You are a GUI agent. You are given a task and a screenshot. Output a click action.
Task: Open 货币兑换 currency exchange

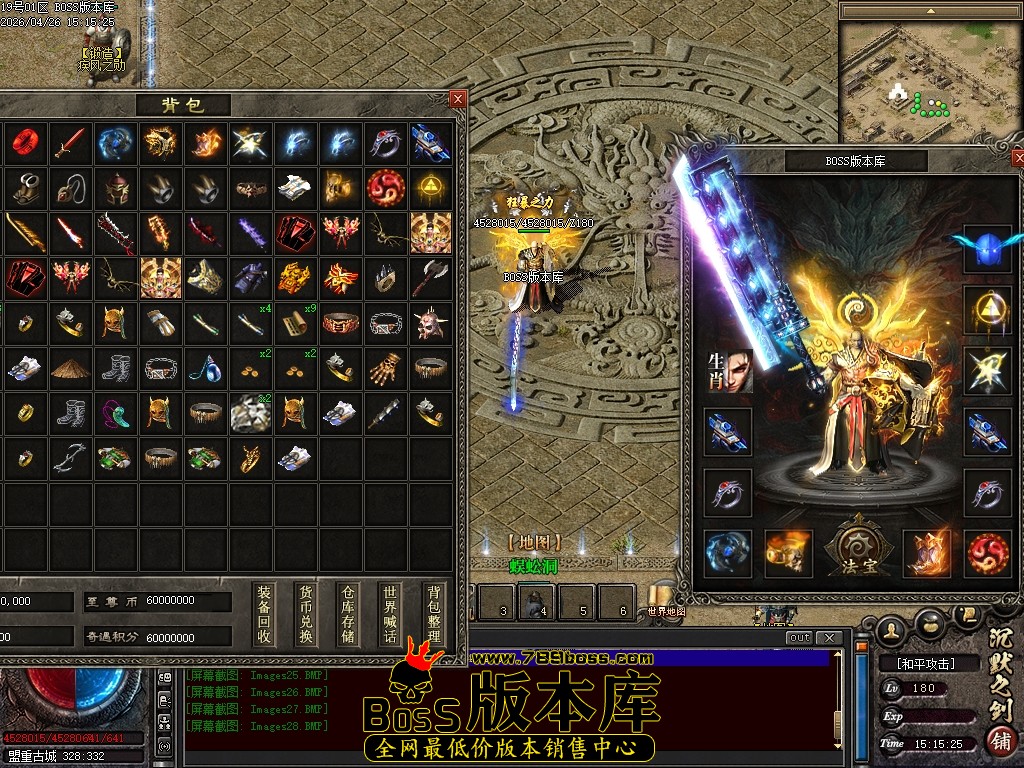[306, 613]
